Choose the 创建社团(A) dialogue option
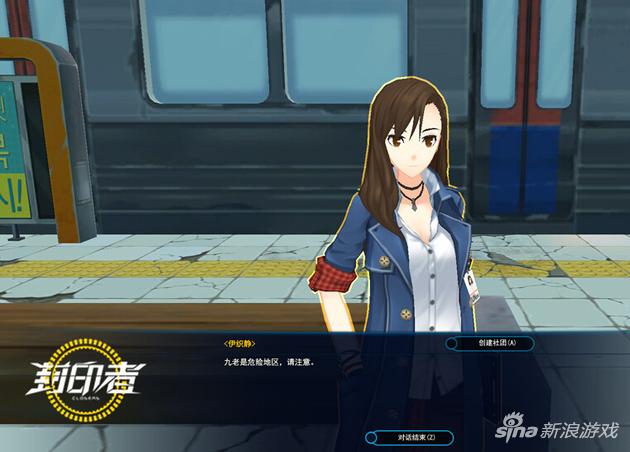This screenshot has height=452, width=630. pyautogui.click(x=490, y=343)
